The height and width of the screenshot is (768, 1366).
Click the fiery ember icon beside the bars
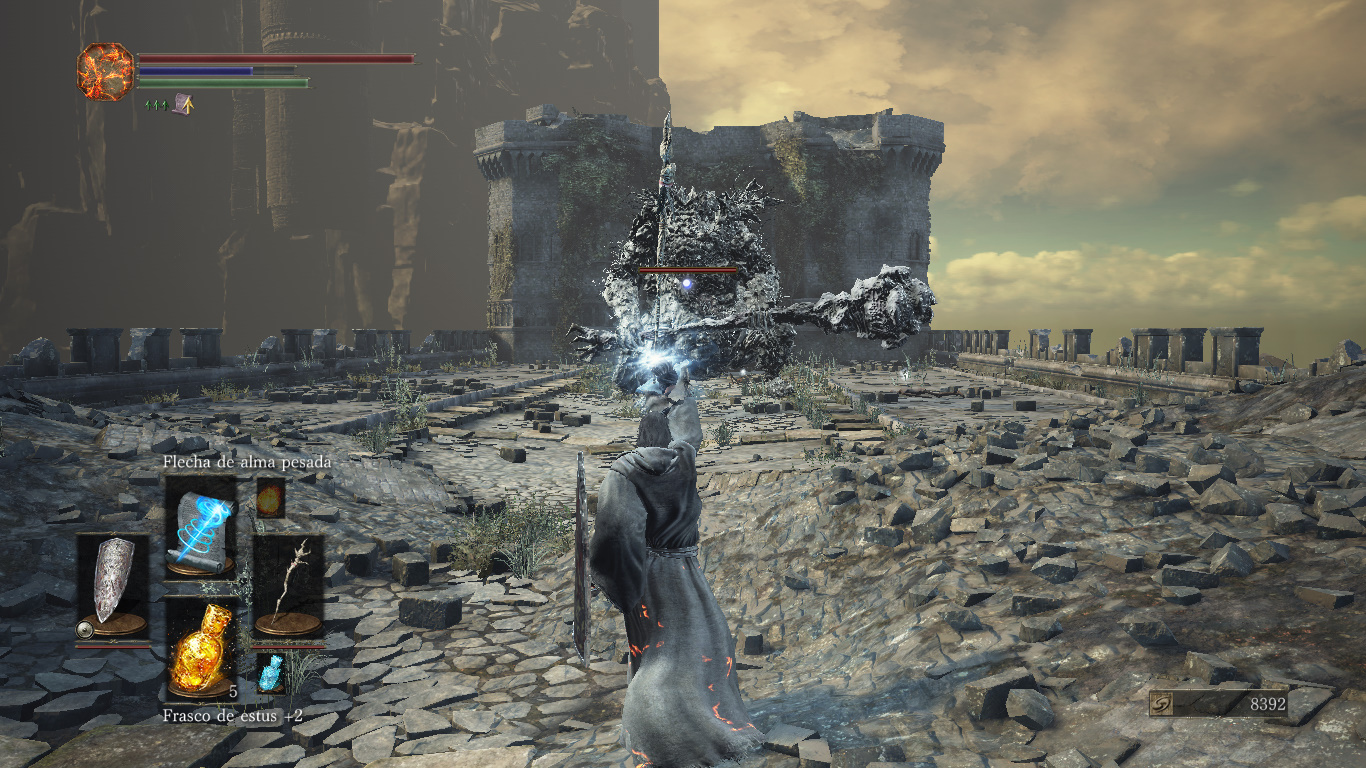tap(105, 71)
